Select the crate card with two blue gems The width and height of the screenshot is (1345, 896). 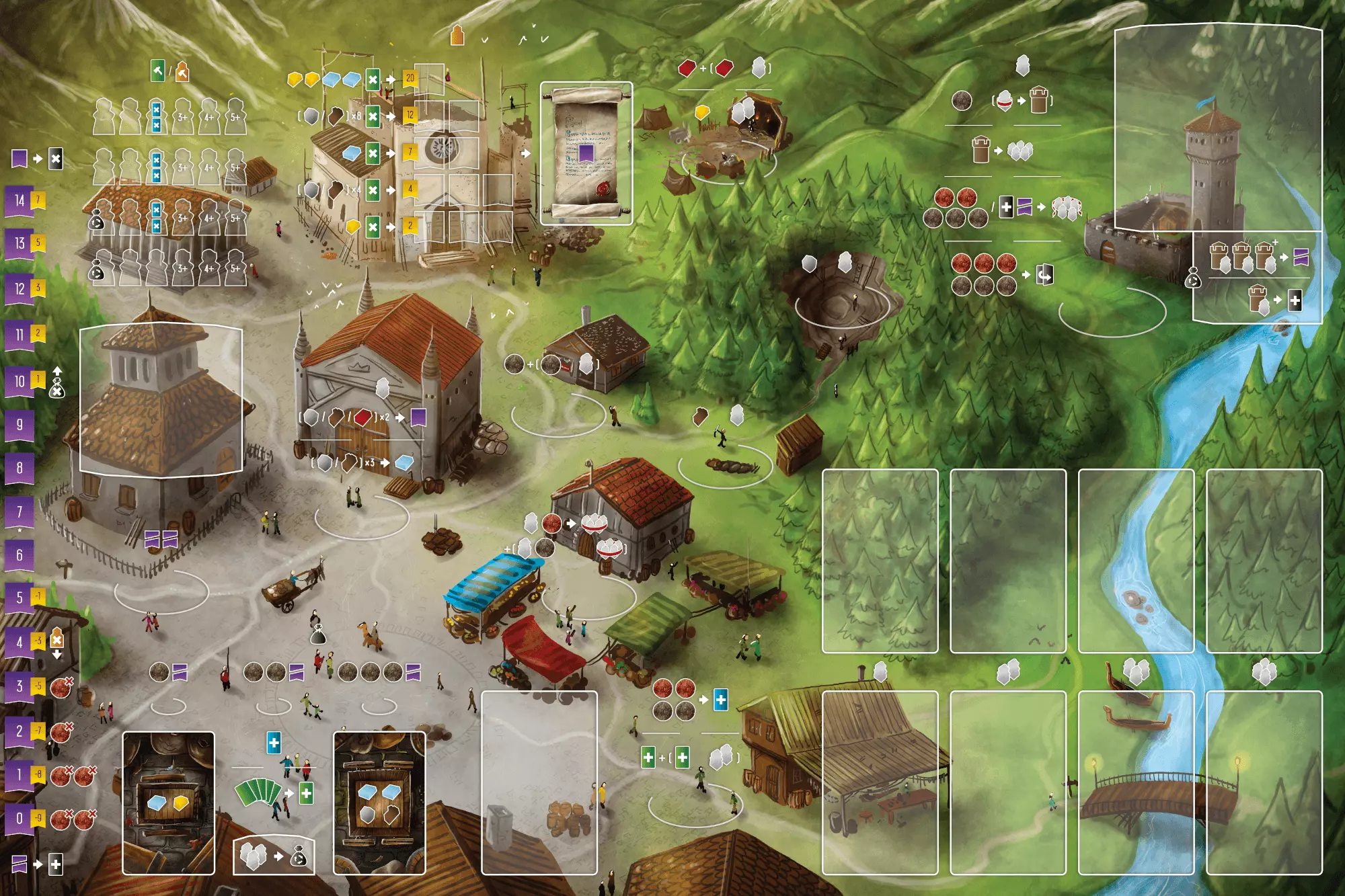point(379,803)
